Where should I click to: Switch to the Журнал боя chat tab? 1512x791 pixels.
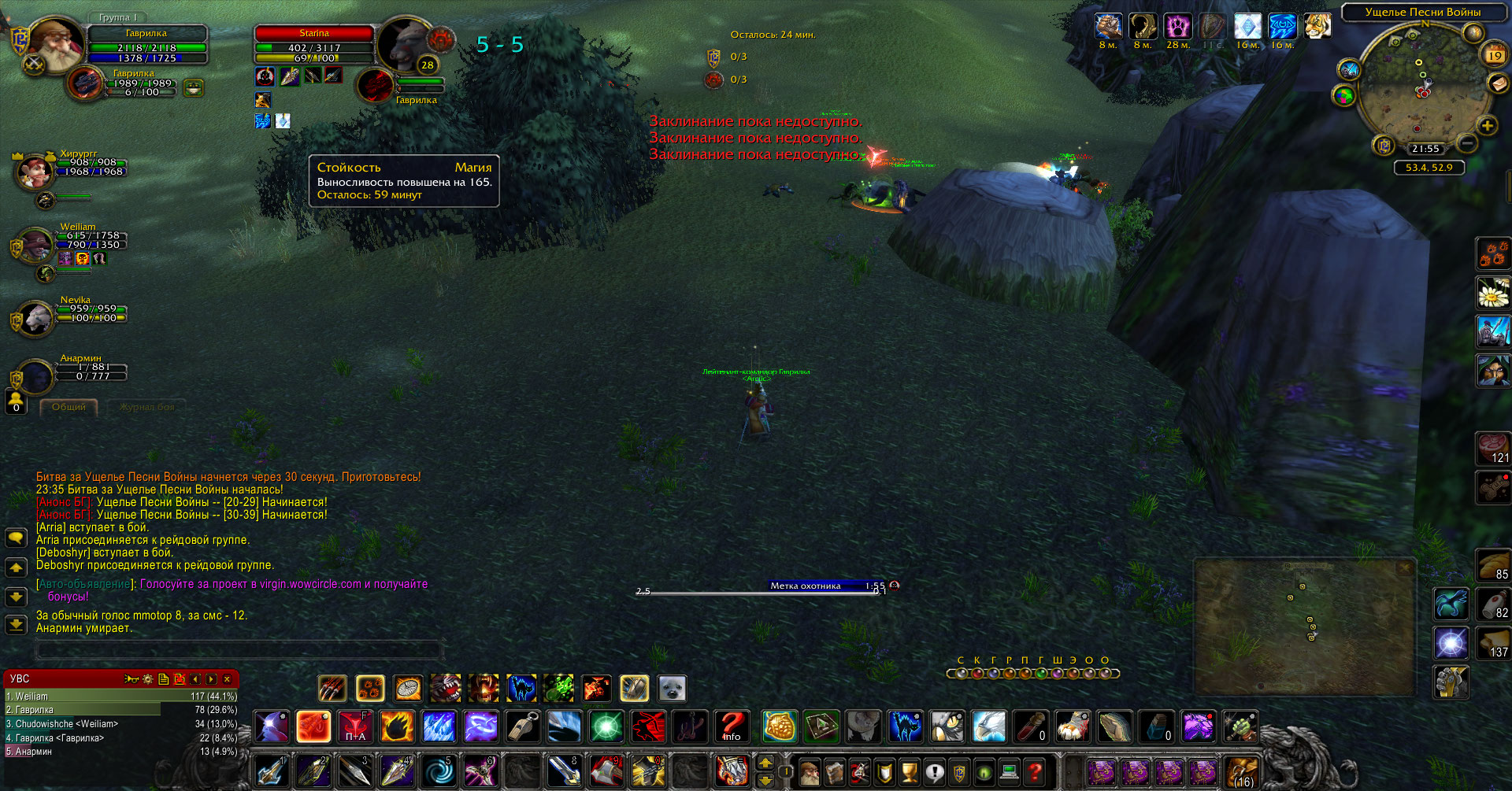tap(146, 407)
